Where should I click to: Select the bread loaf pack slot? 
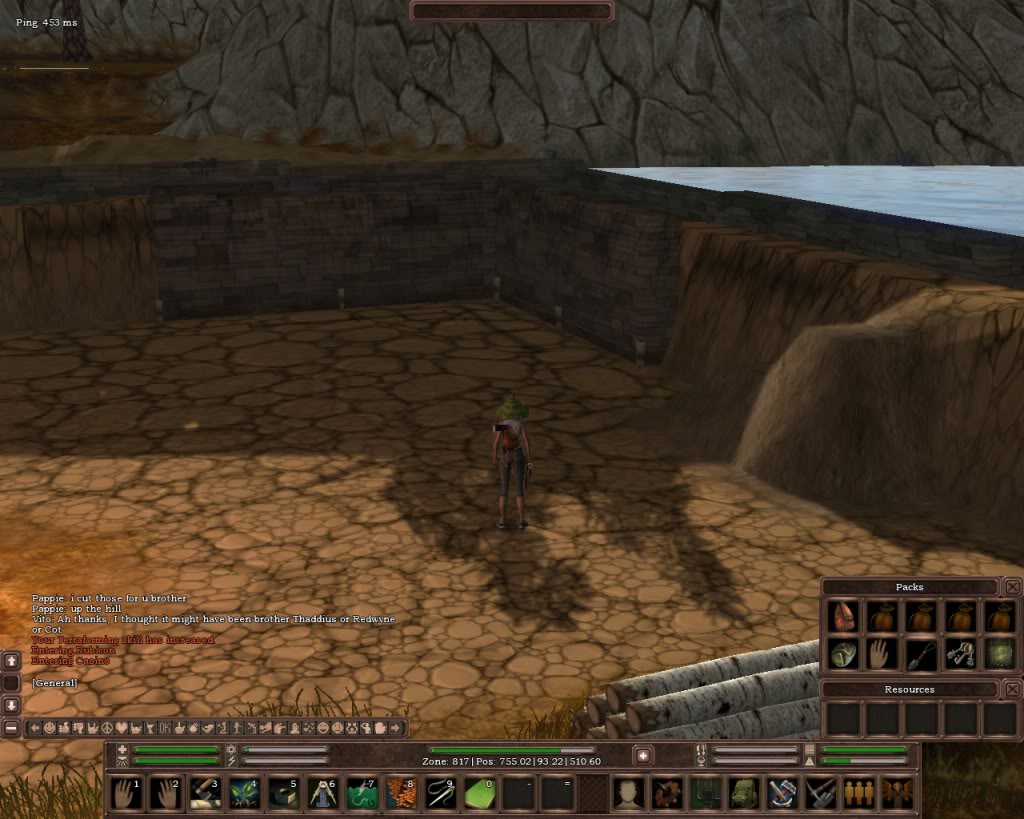click(x=842, y=655)
